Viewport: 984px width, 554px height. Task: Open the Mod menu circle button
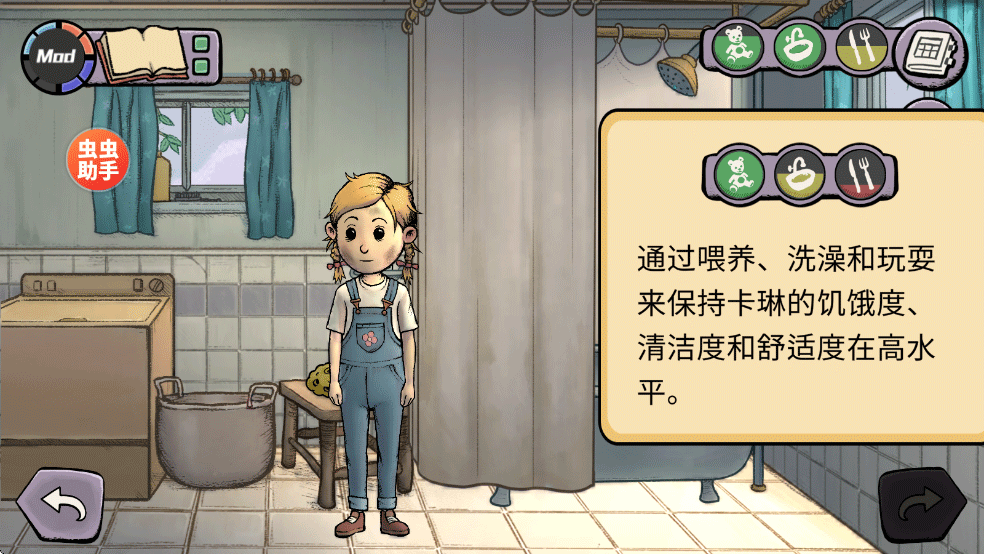tap(57, 56)
